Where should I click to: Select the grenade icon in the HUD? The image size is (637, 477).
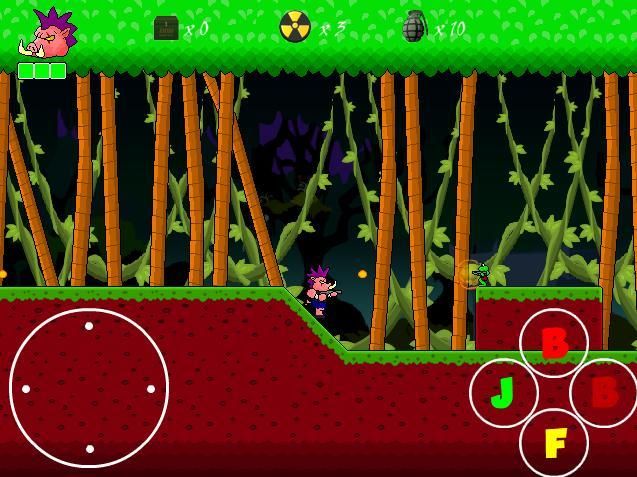pyautogui.click(x=413, y=27)
